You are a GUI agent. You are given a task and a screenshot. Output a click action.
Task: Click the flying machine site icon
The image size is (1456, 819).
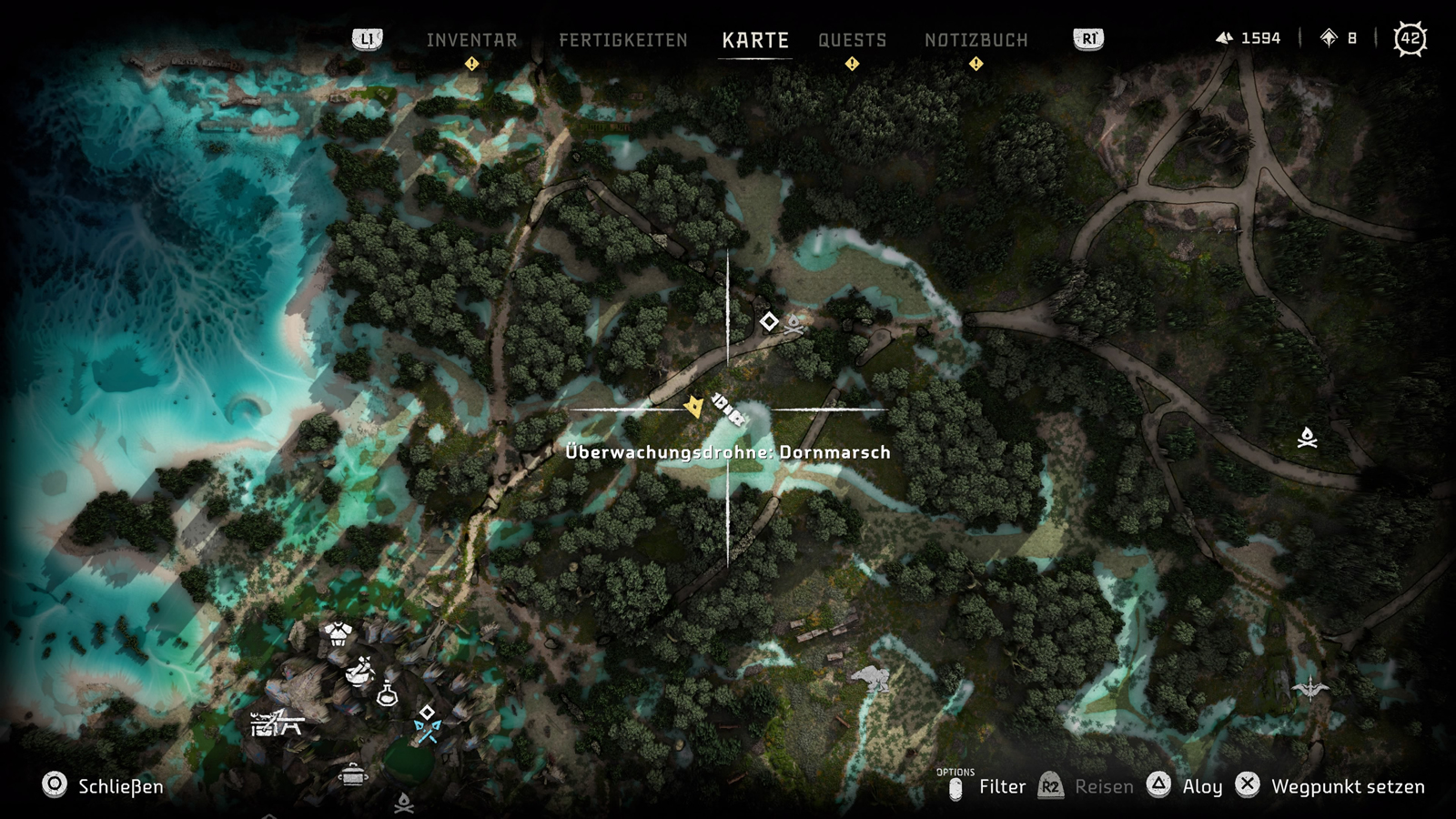click(1309, 686)
